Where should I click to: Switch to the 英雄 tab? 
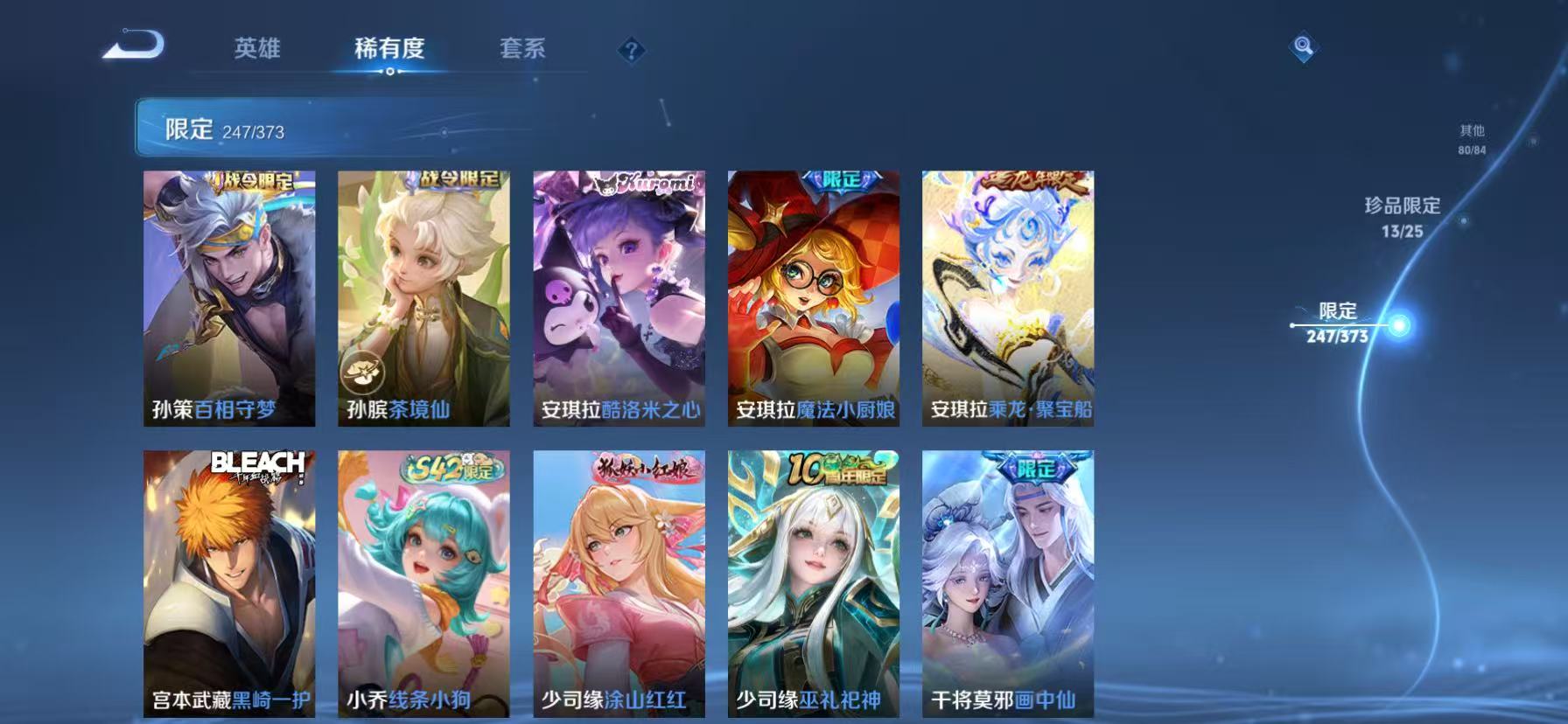click(256, 50)
